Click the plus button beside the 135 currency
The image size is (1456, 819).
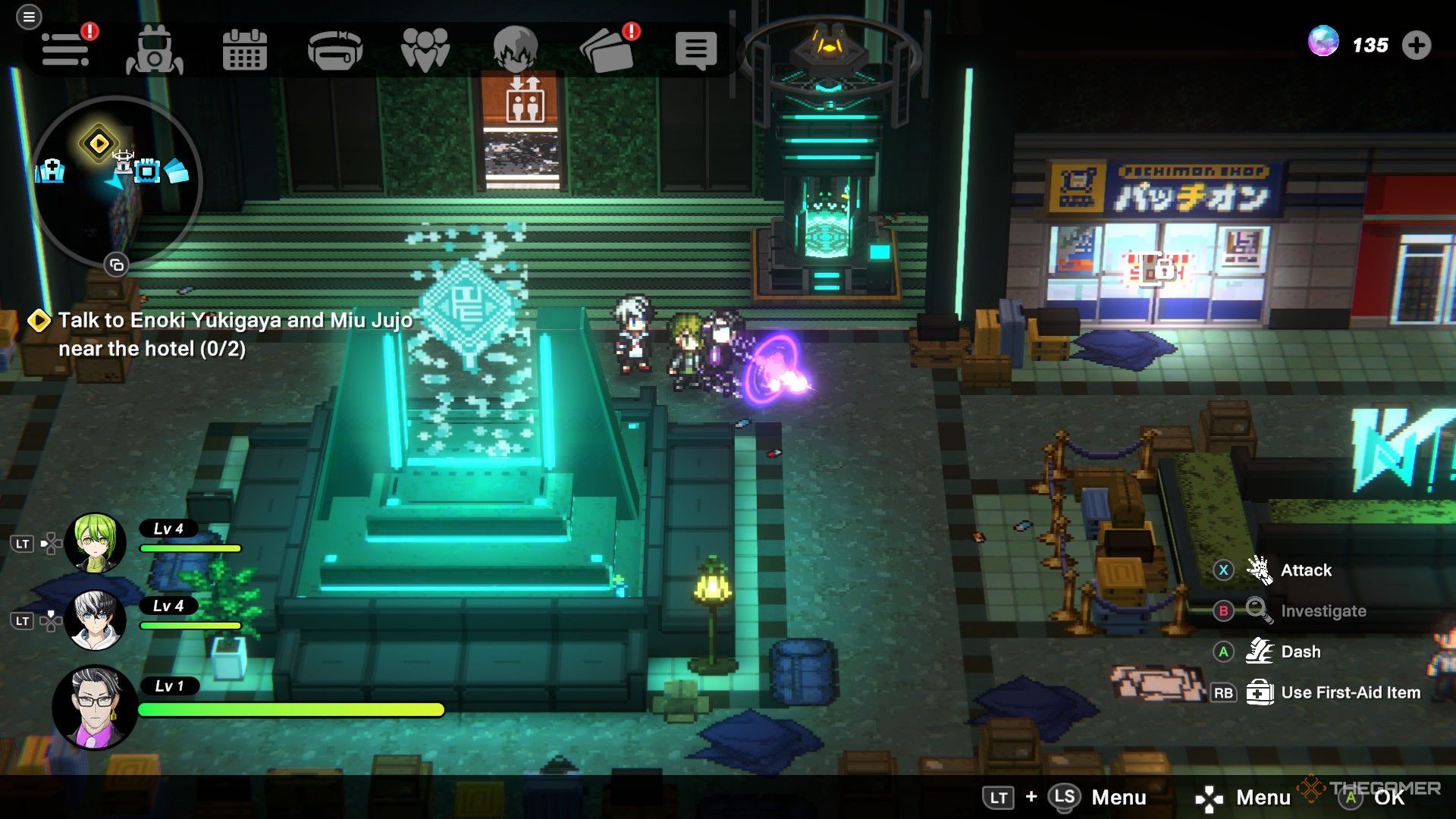pyautogui.click(x=1416, y=45)
